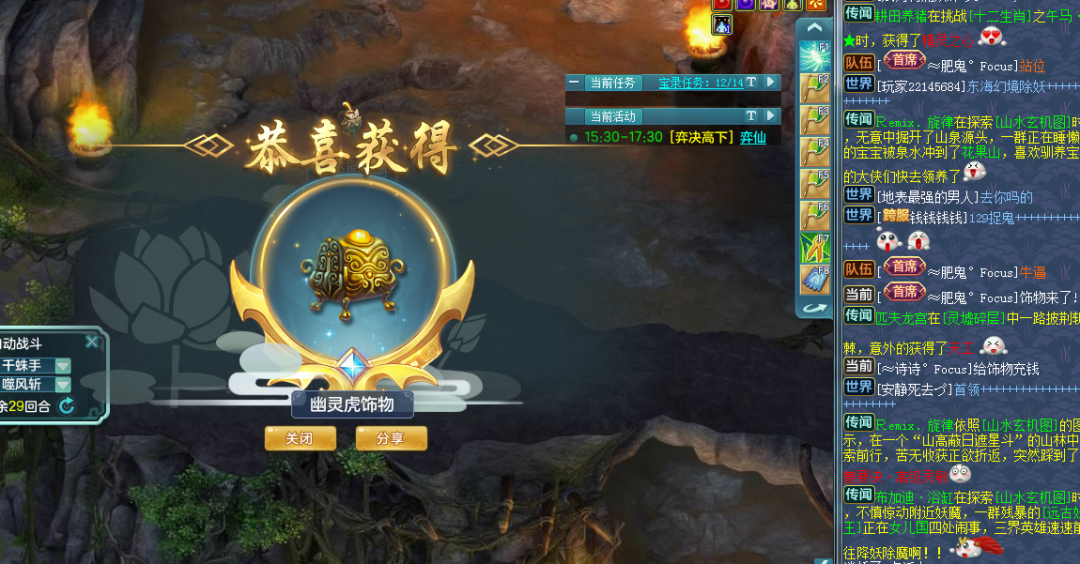Open the 噬风斩 skill dropdown
1080x564 pixels.
point(62,384)
